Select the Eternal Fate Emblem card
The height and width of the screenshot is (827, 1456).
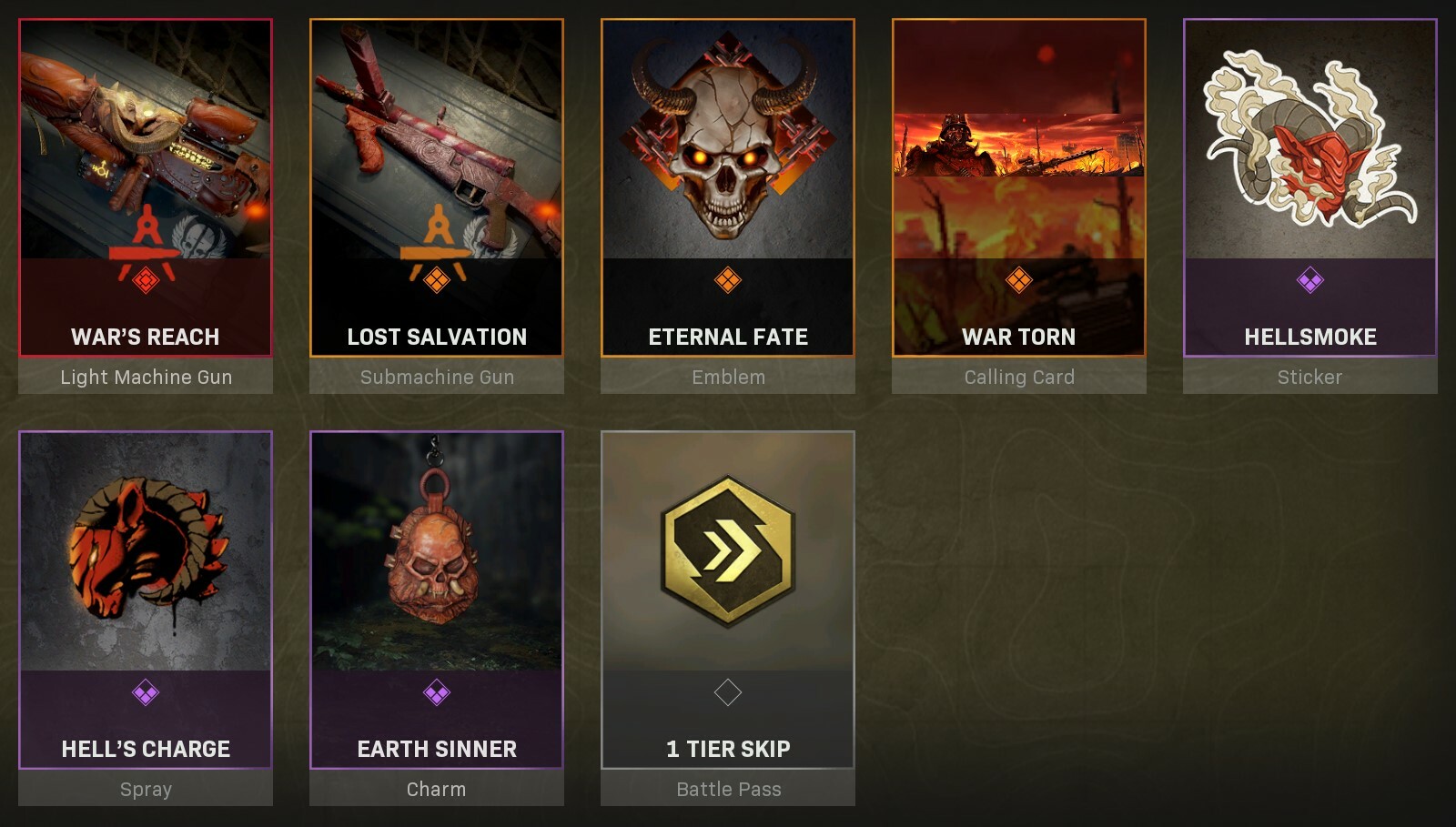[x=728, y=182]
